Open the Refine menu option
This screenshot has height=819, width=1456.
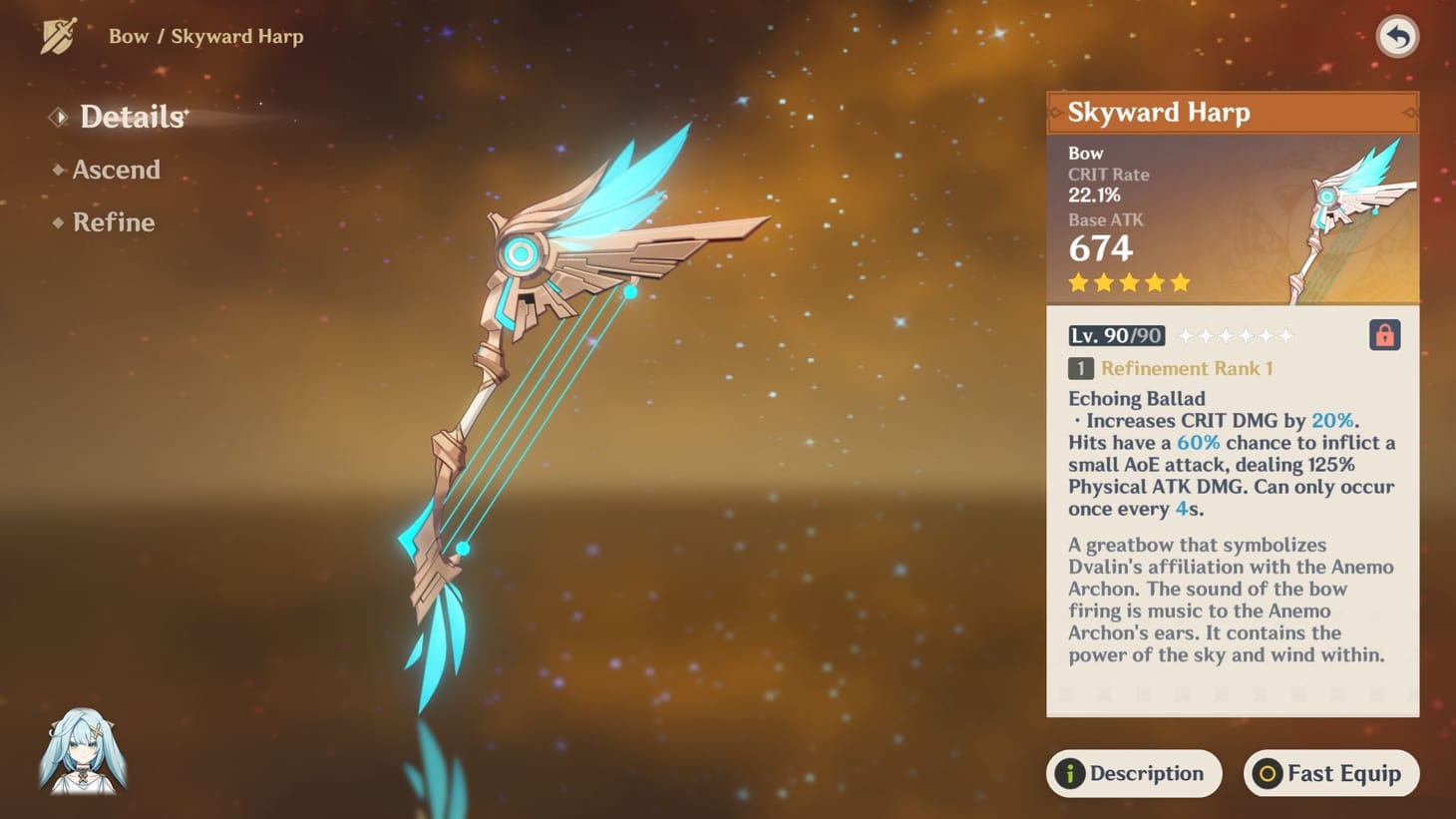click(114, 223)
